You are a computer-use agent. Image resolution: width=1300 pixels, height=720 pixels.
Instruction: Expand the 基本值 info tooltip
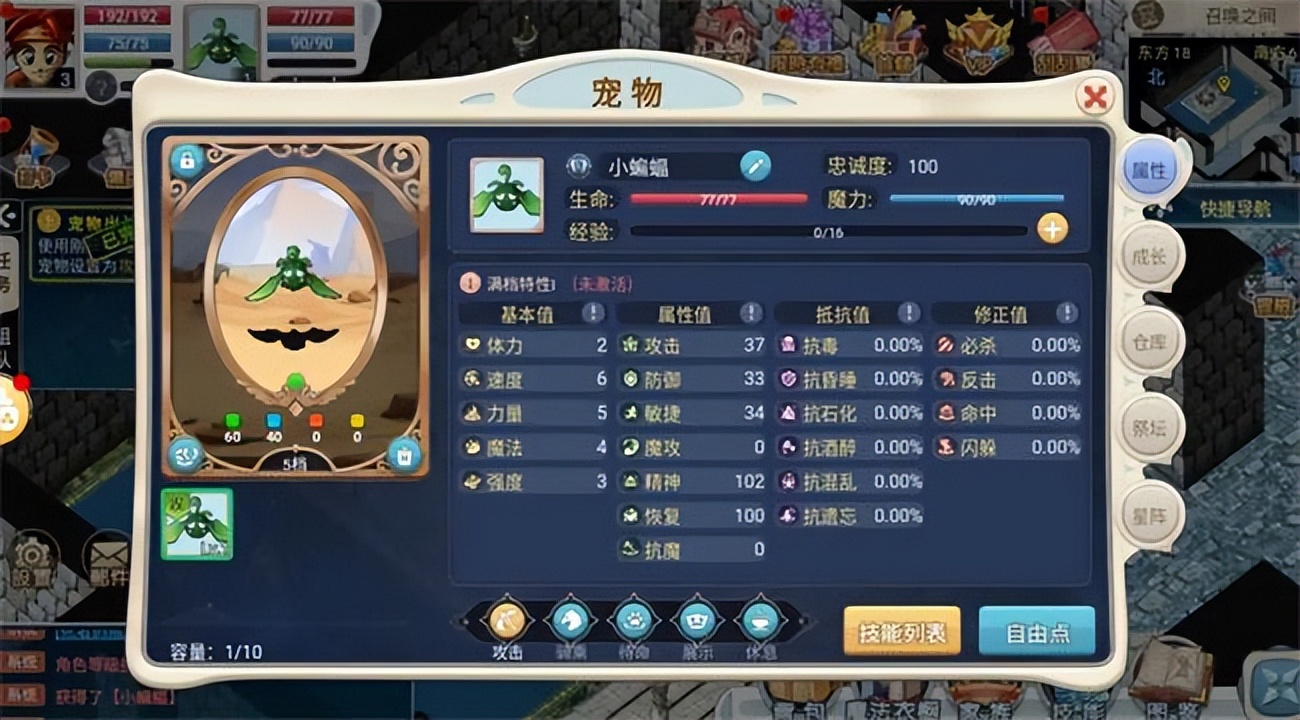594,313
